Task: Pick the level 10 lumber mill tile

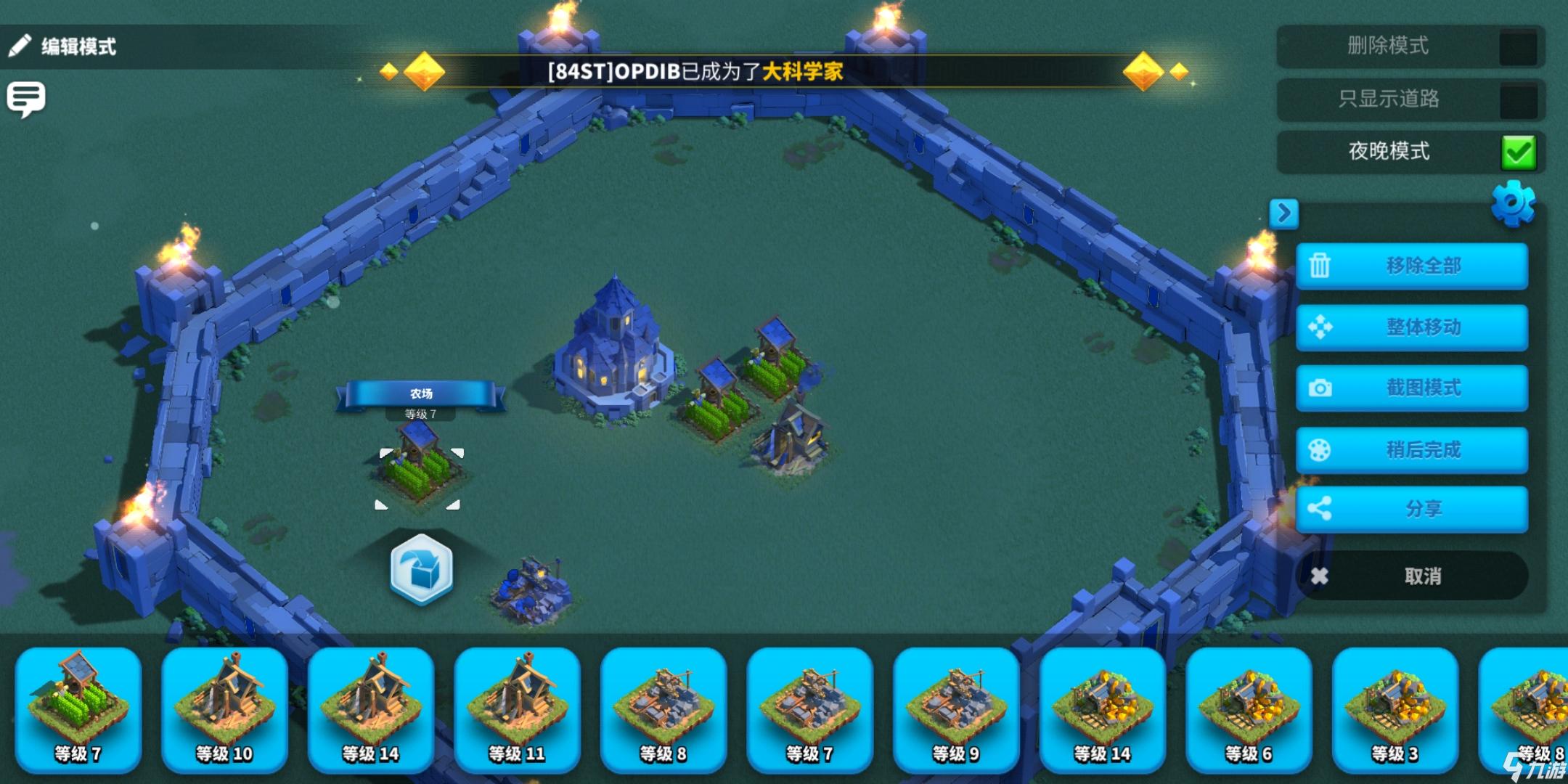Action: 224,709
